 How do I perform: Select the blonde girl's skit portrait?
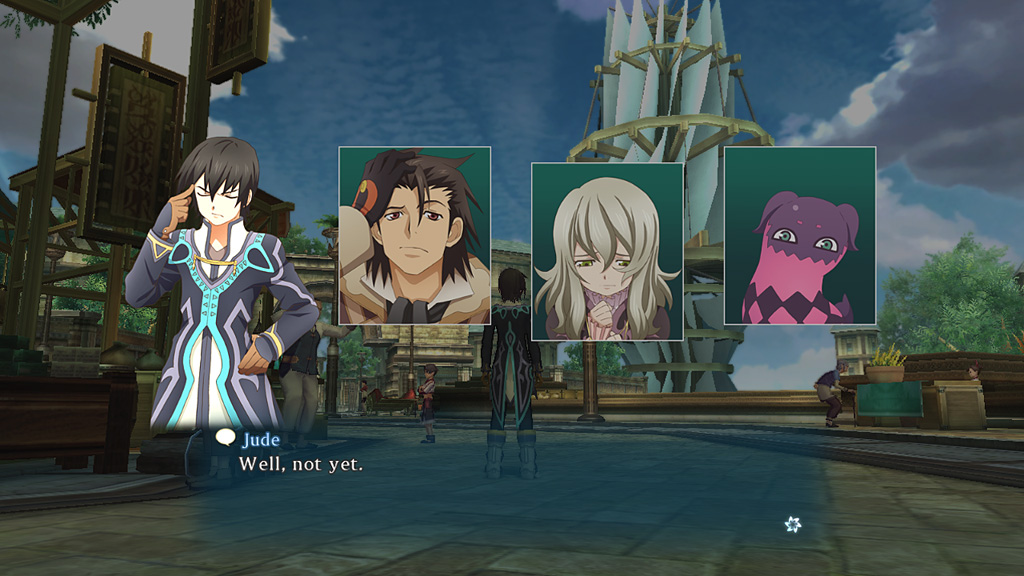(607, 251)
